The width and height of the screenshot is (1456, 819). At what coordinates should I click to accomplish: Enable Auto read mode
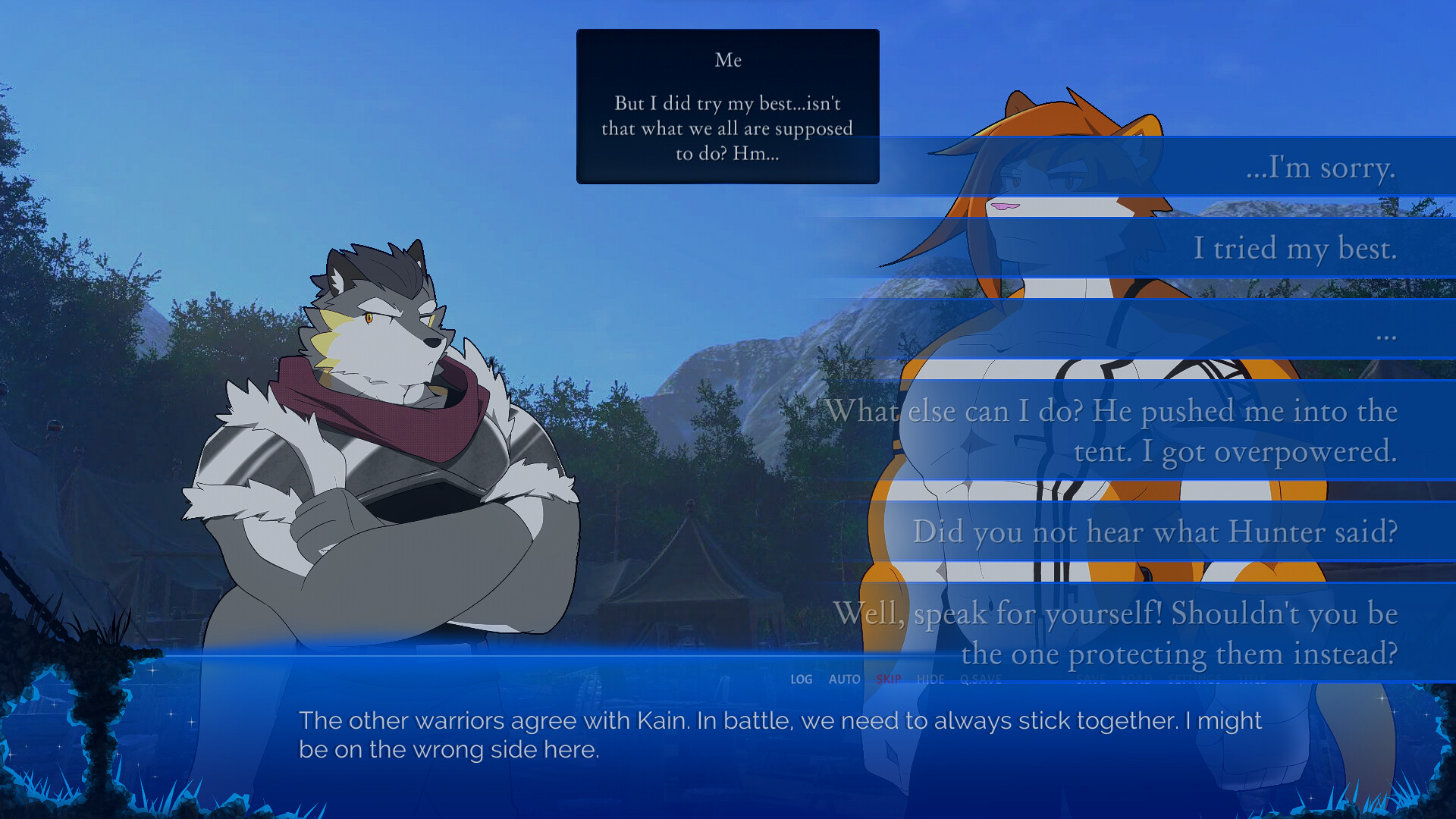tap(845, 679)
